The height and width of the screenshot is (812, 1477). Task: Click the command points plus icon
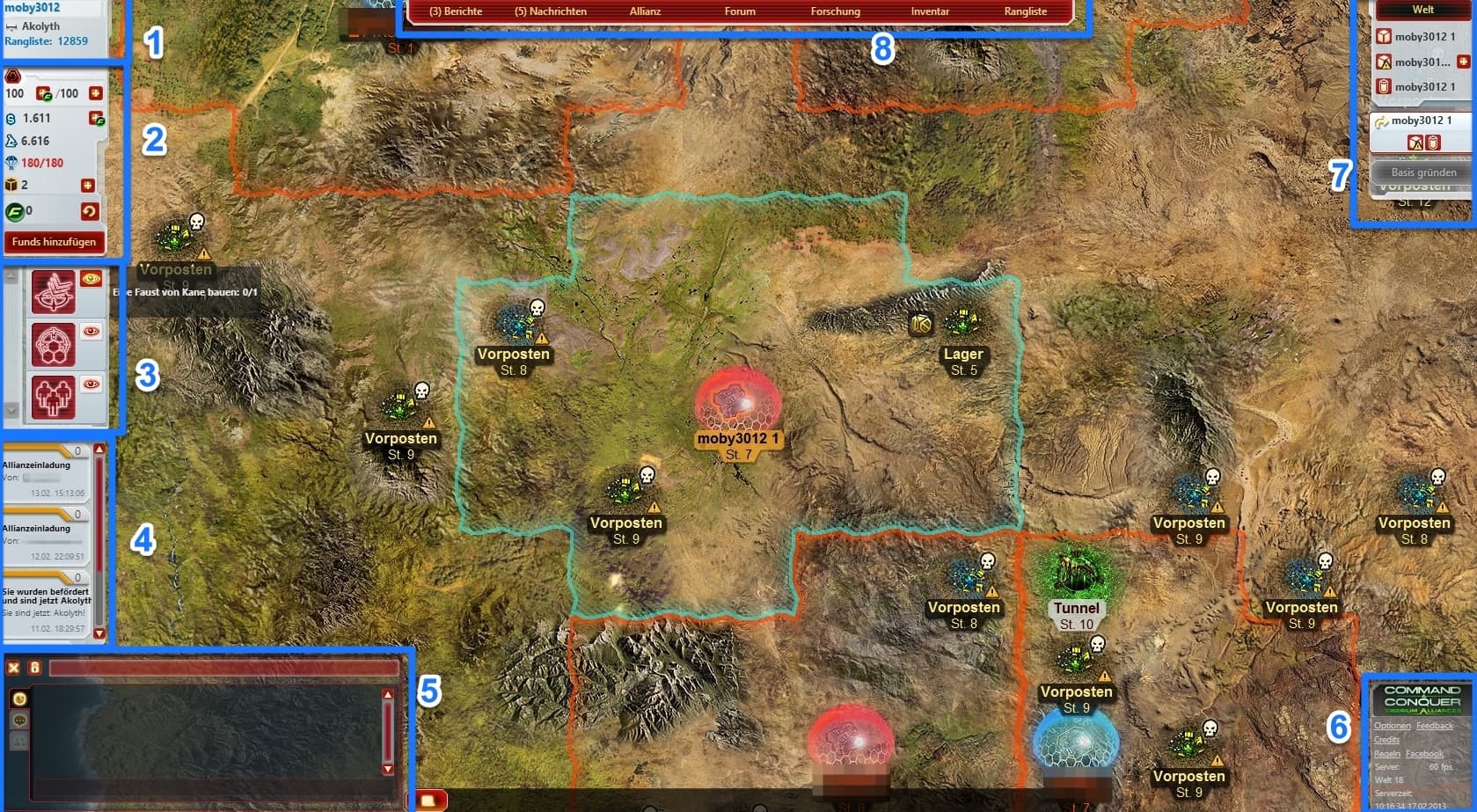tap(94, 93)
